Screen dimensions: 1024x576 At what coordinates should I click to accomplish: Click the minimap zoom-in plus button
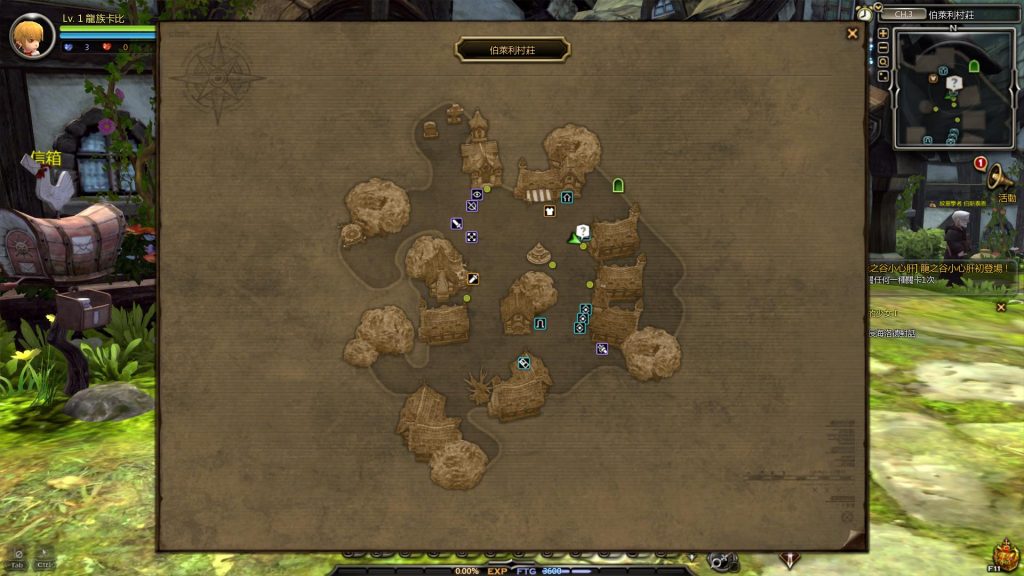click(883, 33)
